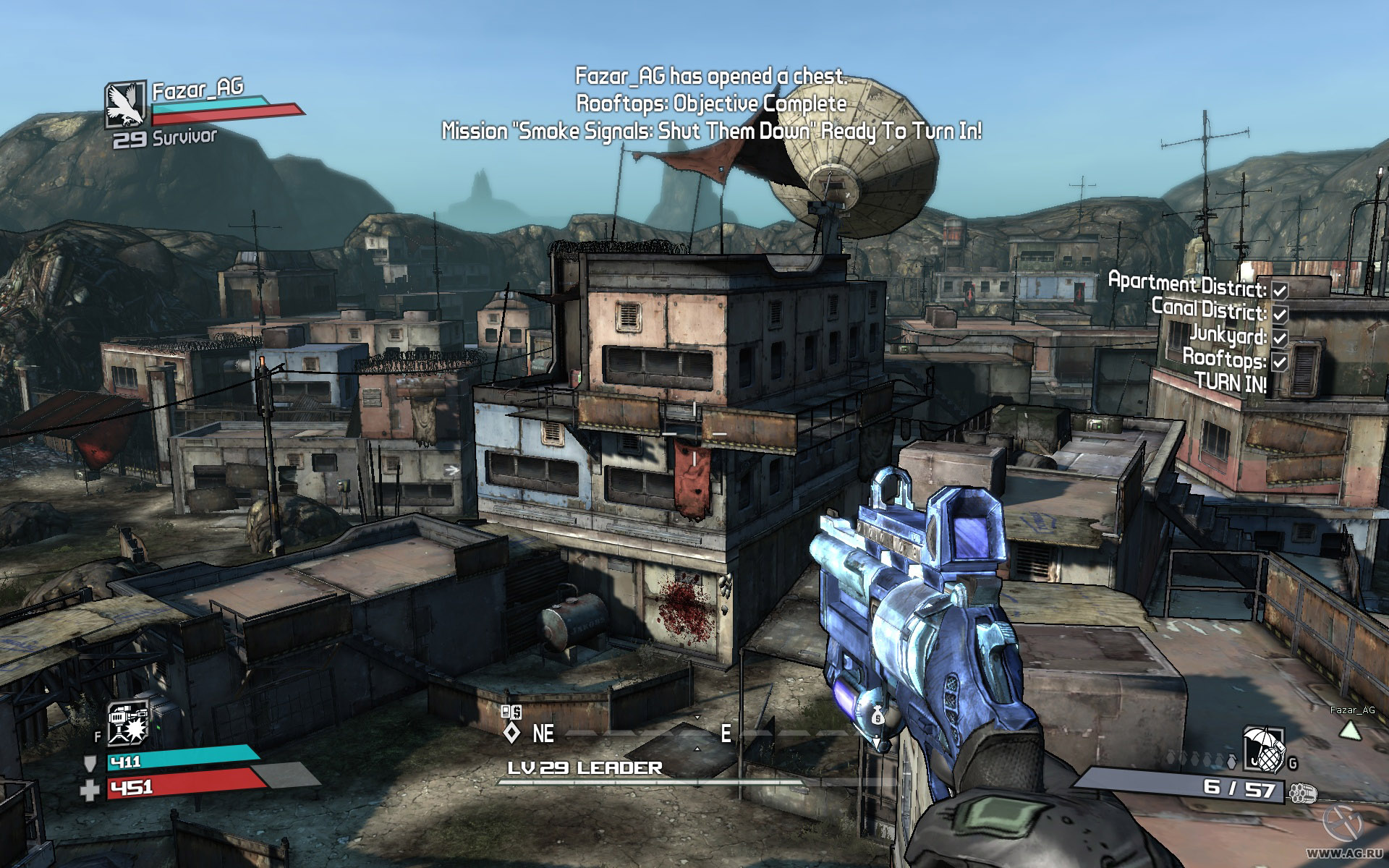Click the health cross icon beside 451

coord(90,790)
